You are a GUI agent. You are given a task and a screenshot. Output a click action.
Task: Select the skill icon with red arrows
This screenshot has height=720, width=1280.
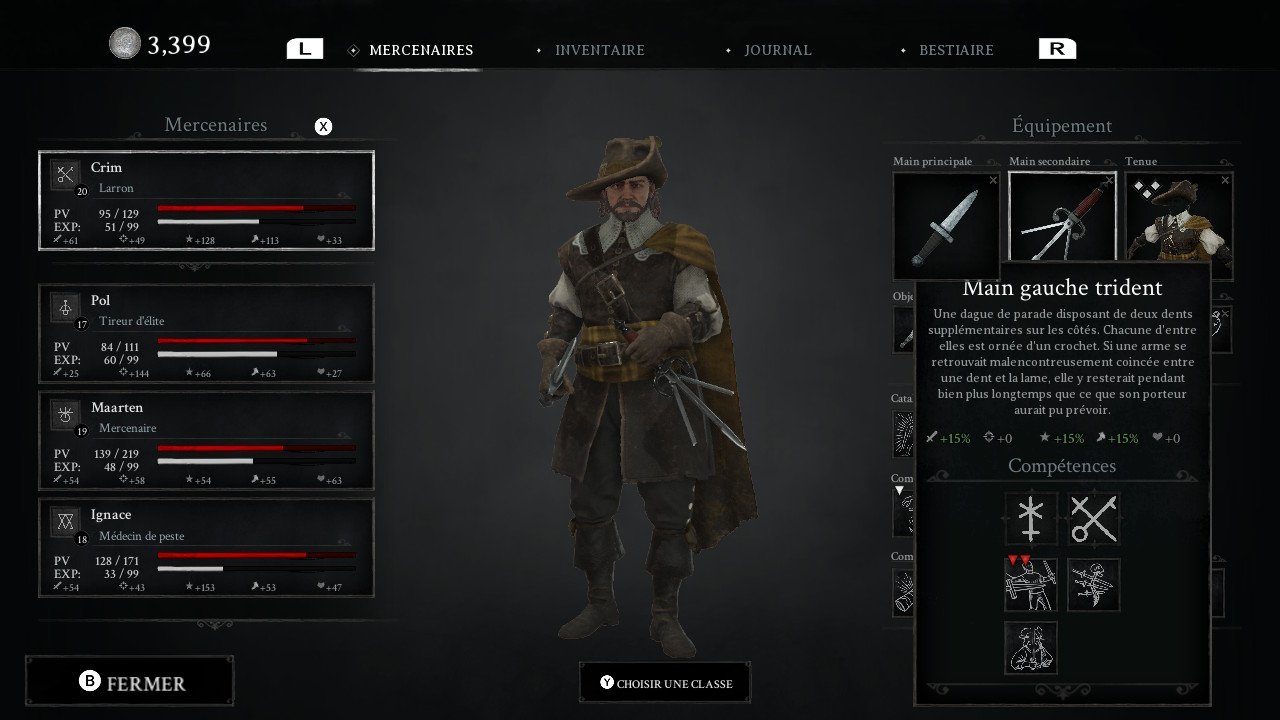pos(1031,585)
